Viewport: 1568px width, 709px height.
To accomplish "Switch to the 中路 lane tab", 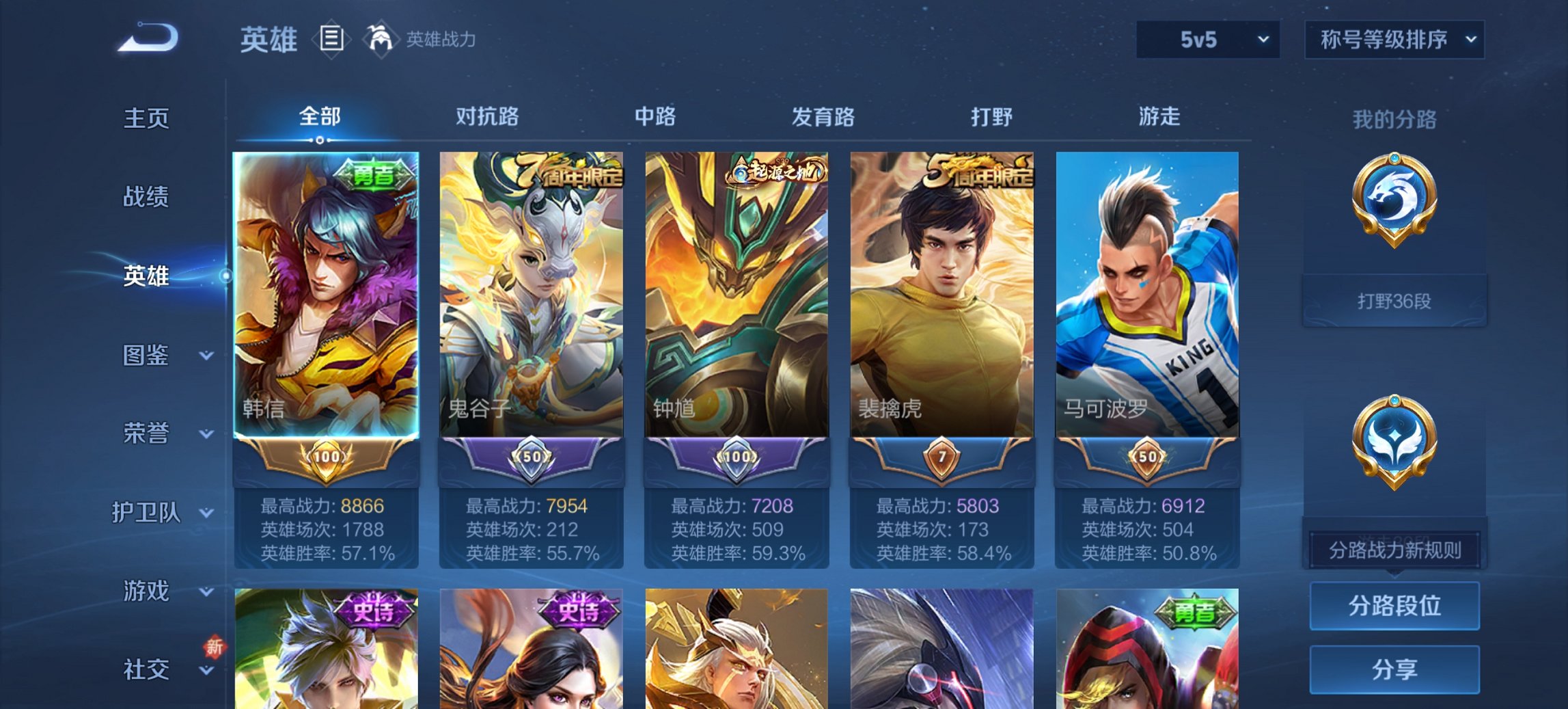I will tap(652, 118).
